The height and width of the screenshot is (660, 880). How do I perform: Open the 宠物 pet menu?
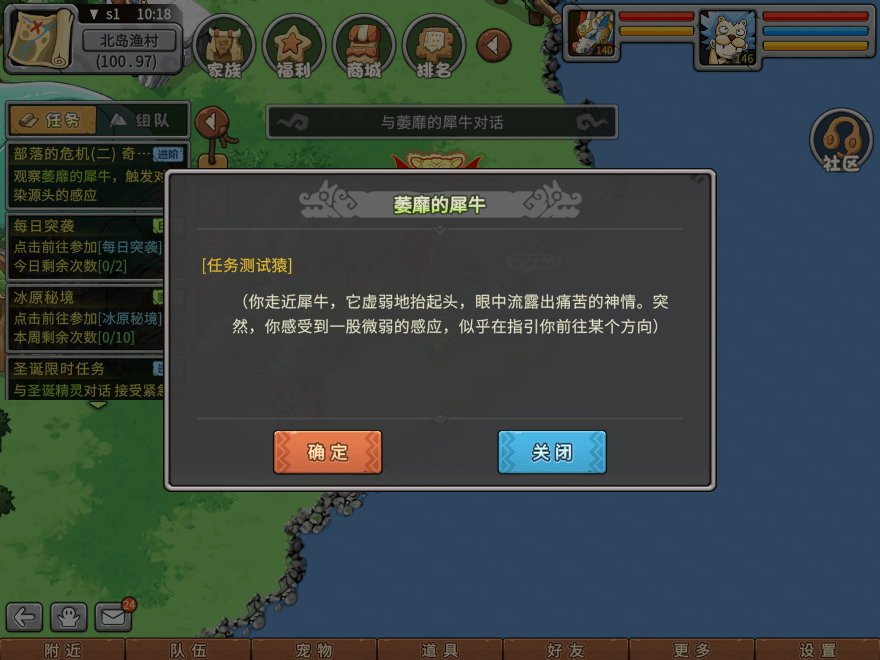click(x=314, y=650)
